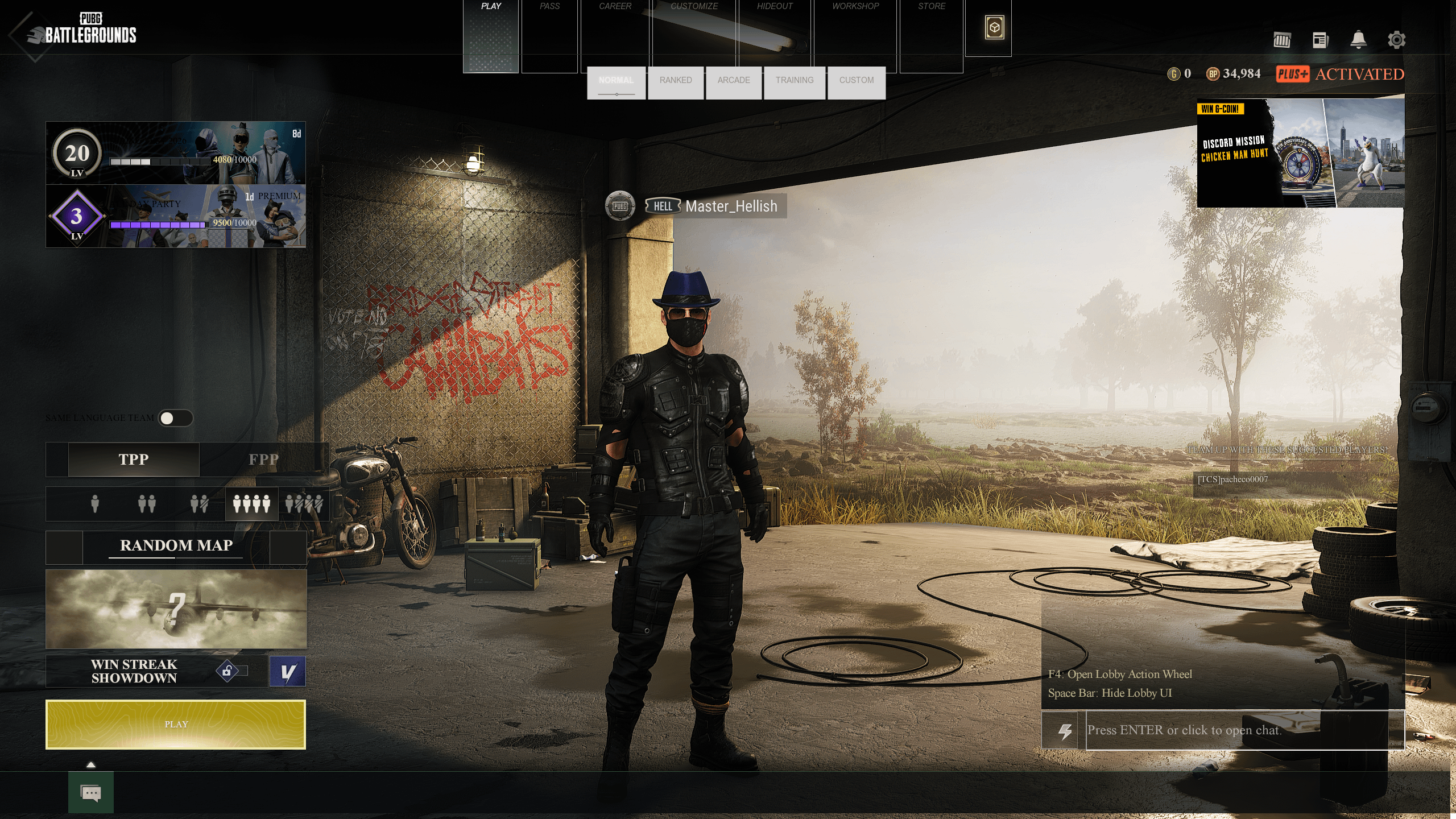Show notifications via the bell icon

coord(1358,40)
